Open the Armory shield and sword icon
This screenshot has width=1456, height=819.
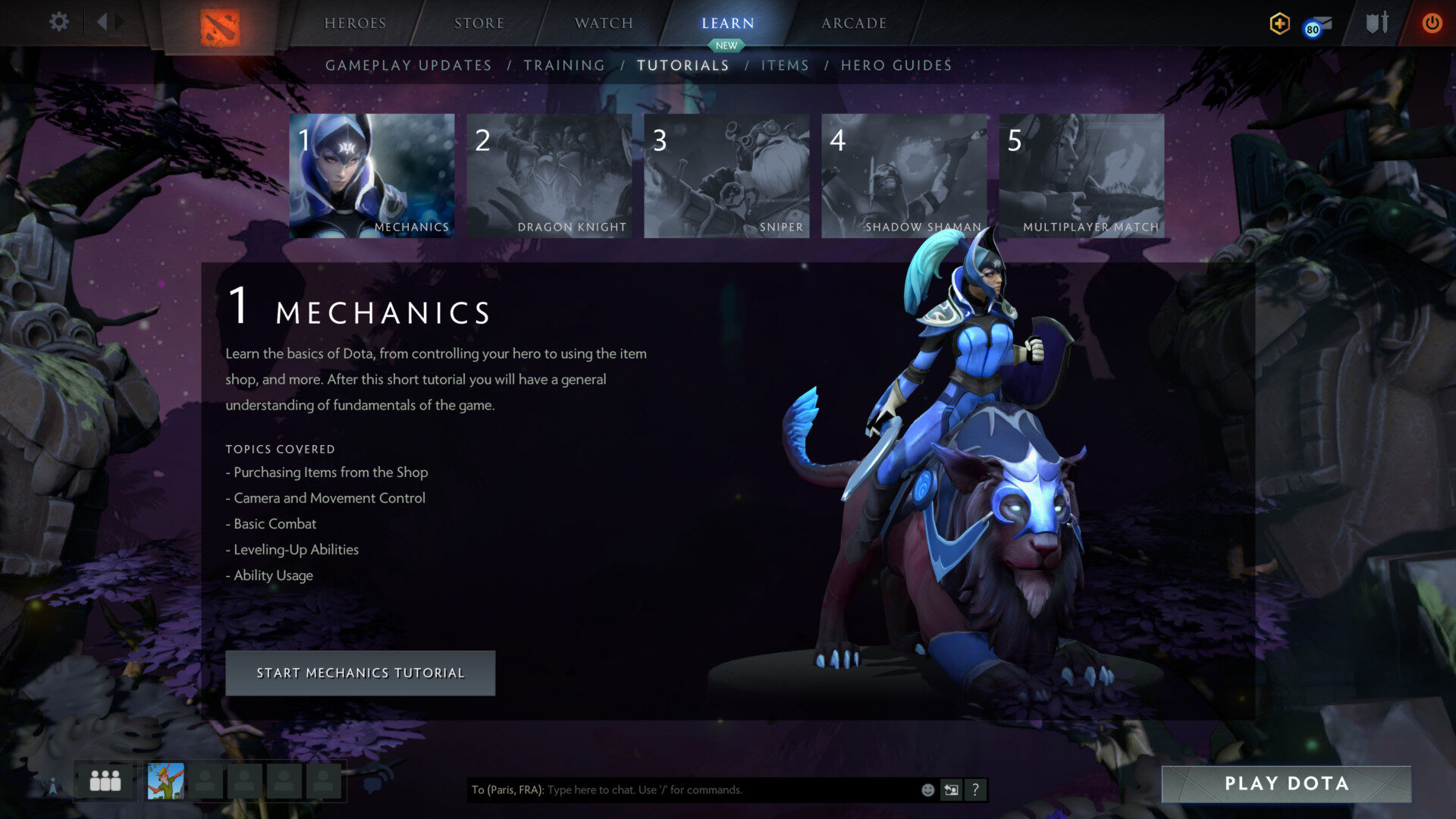point(1376,24)
